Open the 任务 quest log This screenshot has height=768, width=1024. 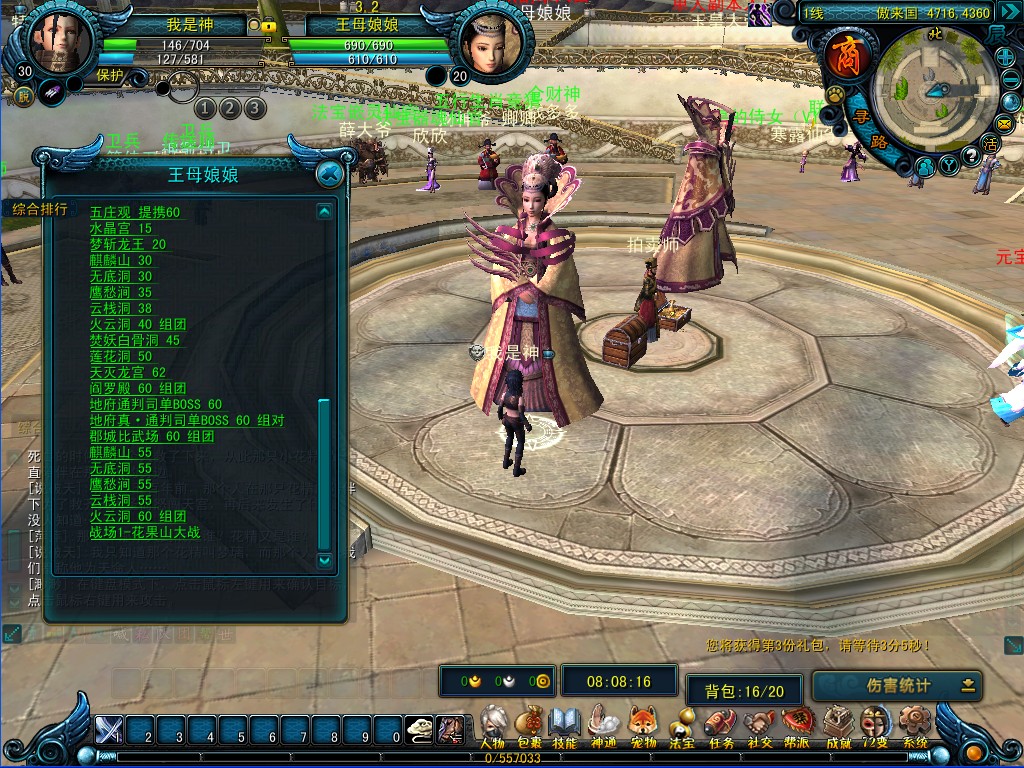tap(721, 723)
